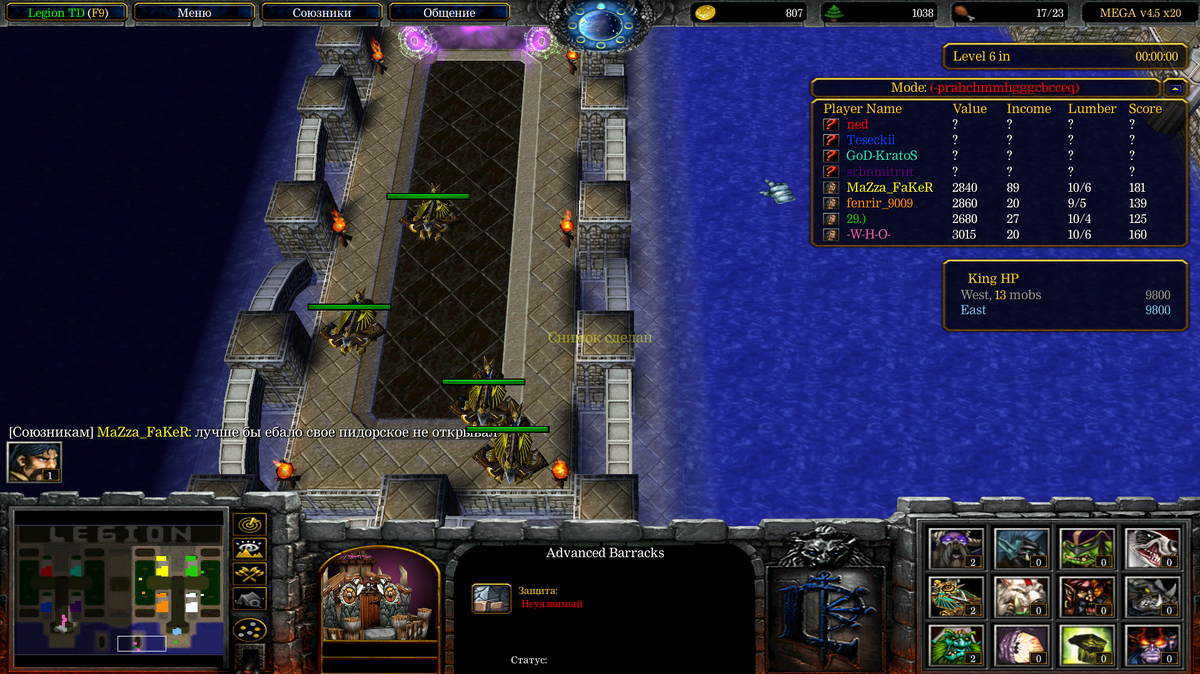Activate the minimap signal ping button
This screenshot has width=1200, height=674.
249,524
